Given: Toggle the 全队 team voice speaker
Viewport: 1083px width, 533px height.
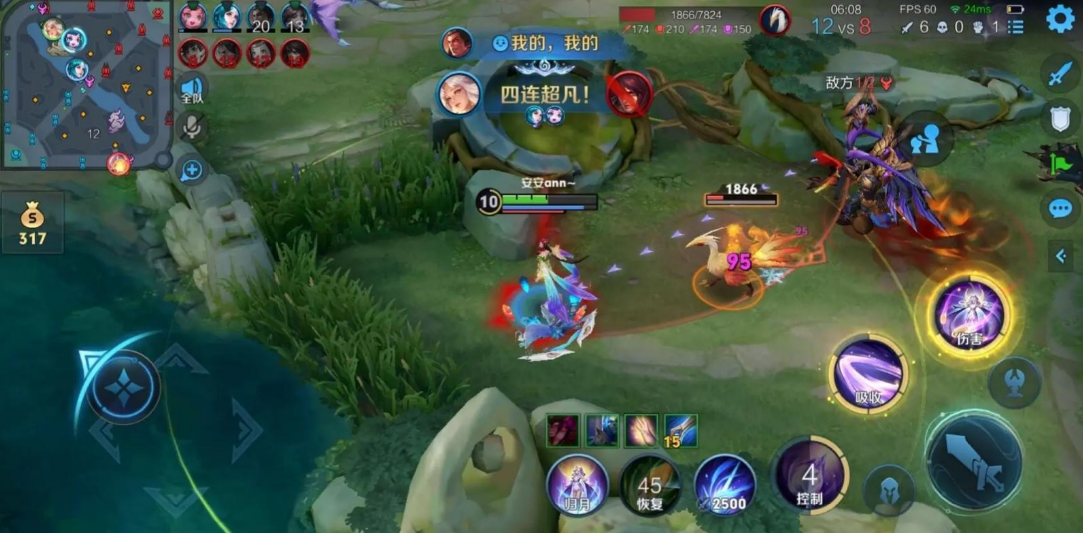Looking at the screenshot, I should pyautogui.click(x=192, y=91).
